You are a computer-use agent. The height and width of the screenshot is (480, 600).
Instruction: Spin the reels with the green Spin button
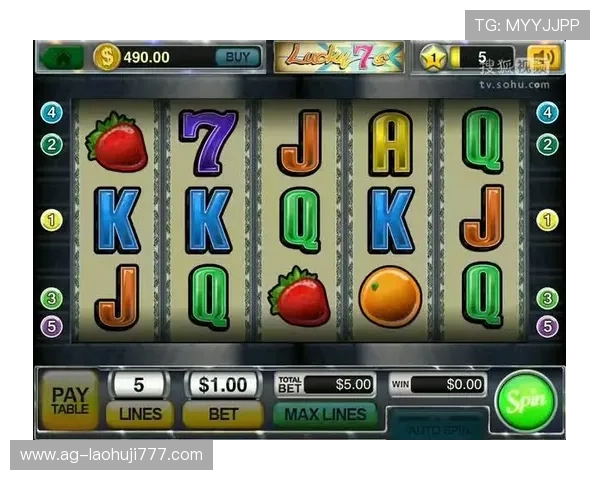[525, 400]
